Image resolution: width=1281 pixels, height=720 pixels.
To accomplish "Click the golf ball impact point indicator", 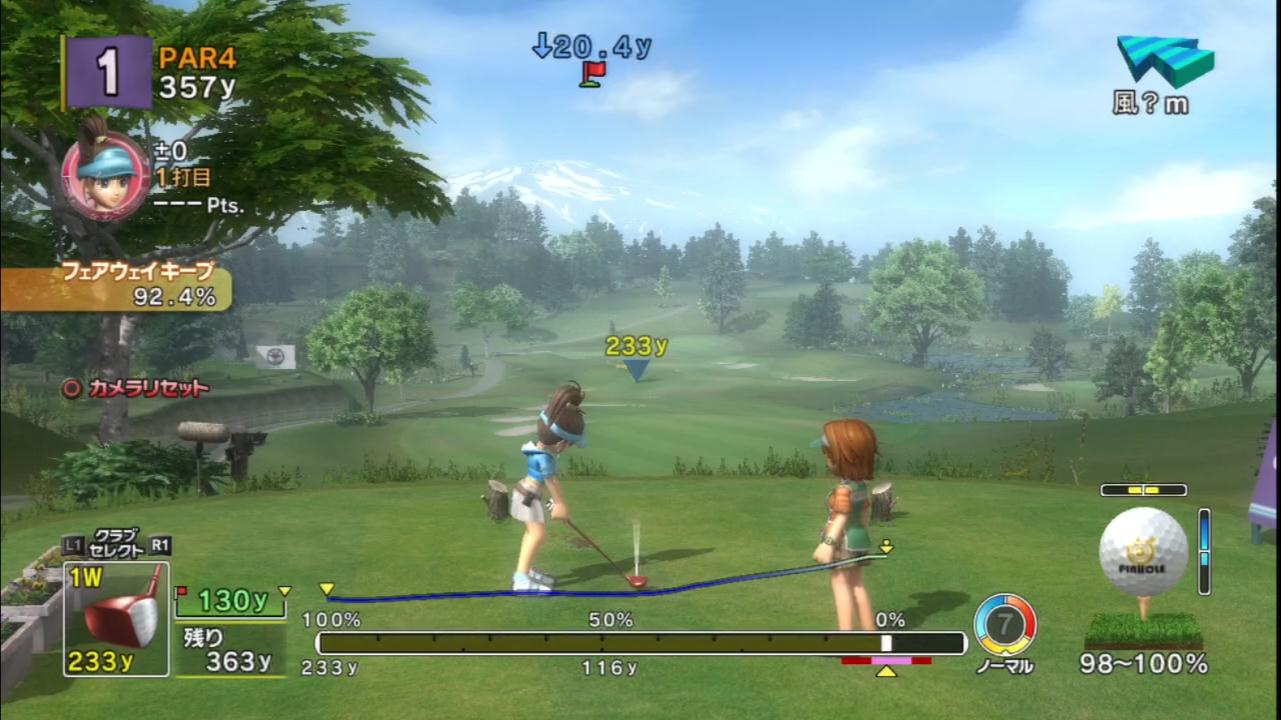I will [x=1143, y=552].
